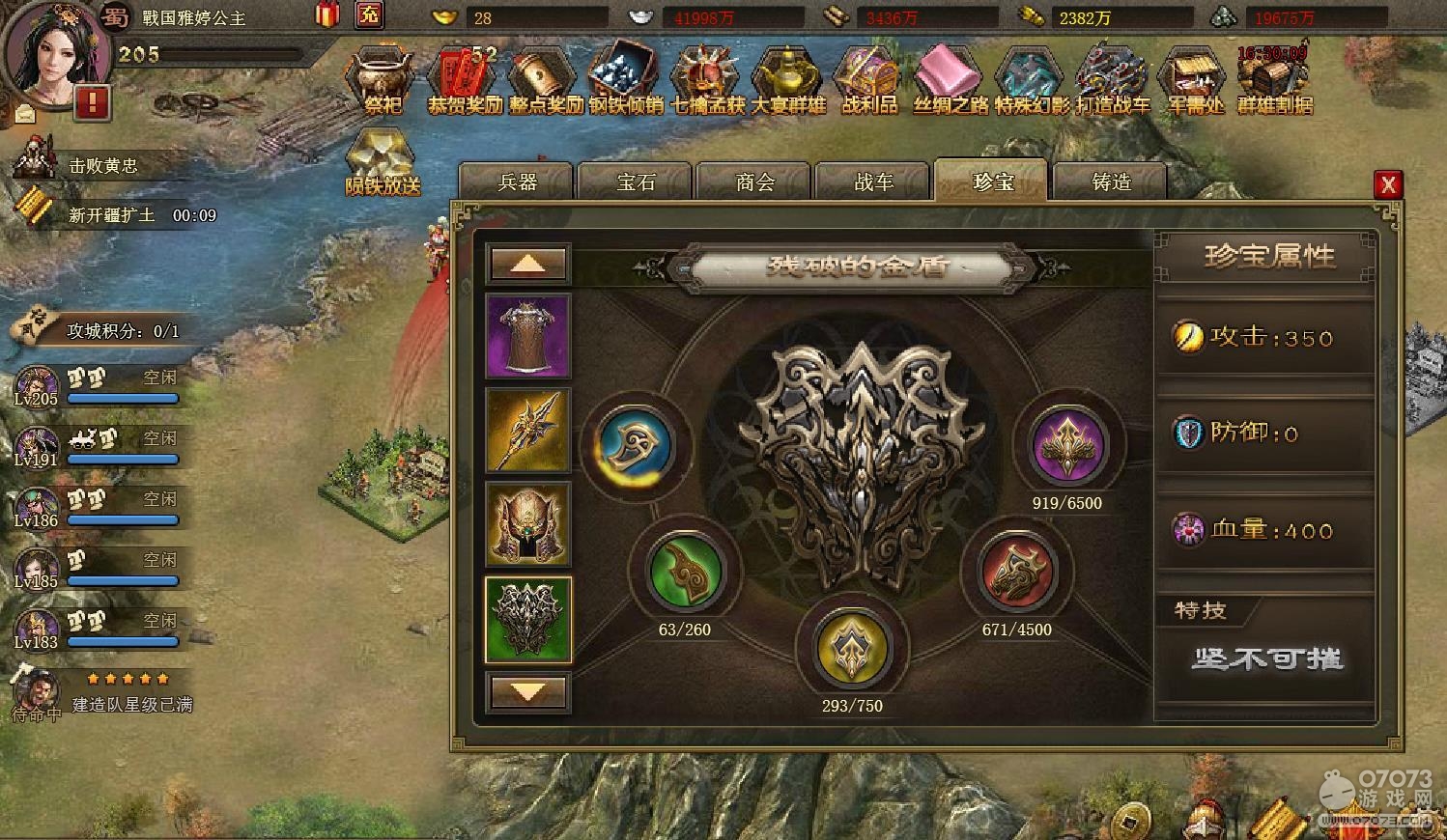Switch to the 兵器 tab
Viewport: 1447px width, 840px height.
[x=517, y=182]
